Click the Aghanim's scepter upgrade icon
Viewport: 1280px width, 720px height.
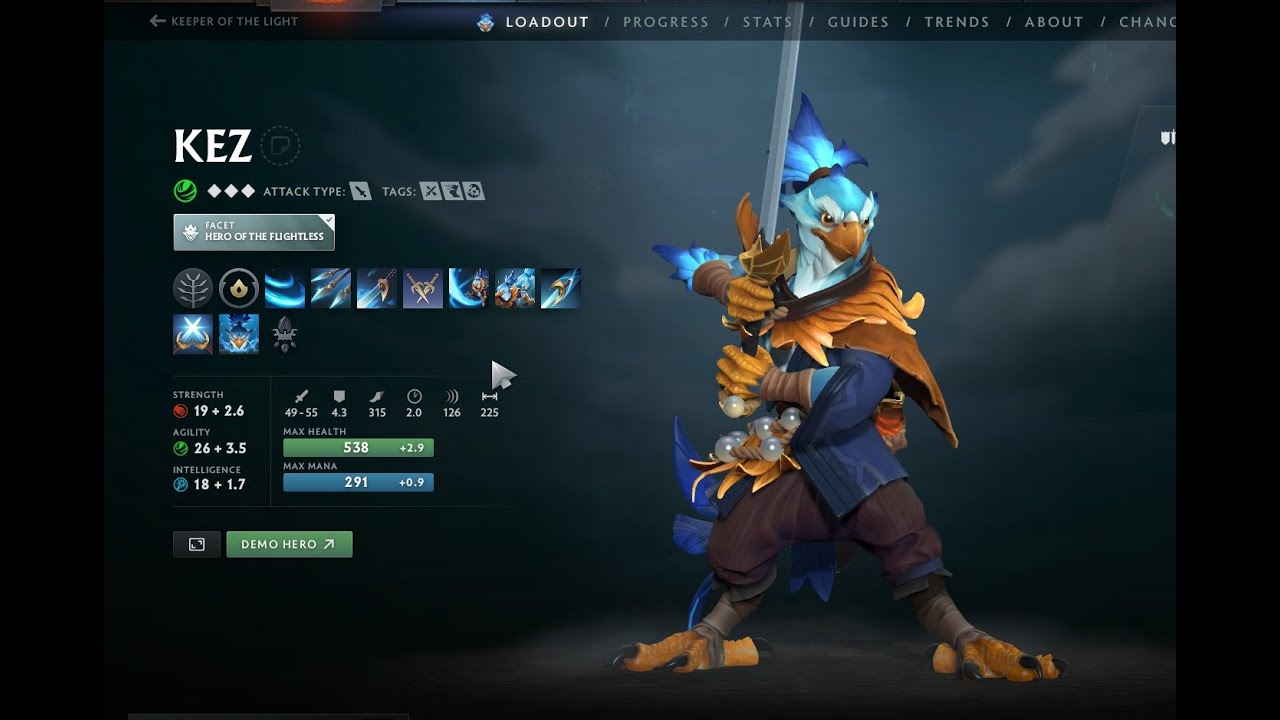[x=285, y=334]
